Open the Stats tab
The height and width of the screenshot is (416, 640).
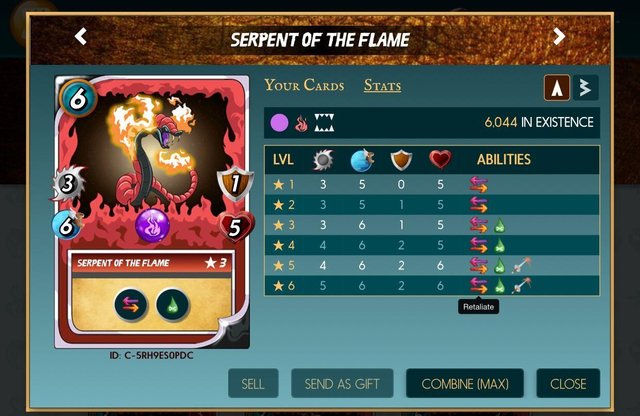(x=382, y=86)
